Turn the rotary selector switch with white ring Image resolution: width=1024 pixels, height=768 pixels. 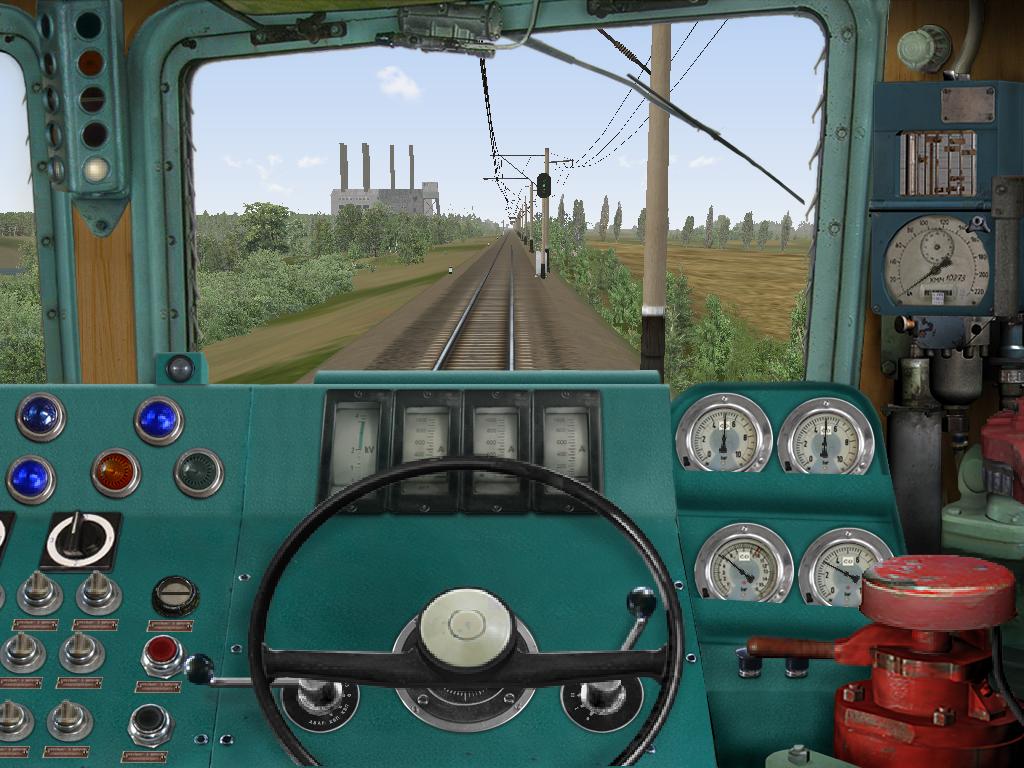(78, 538)
